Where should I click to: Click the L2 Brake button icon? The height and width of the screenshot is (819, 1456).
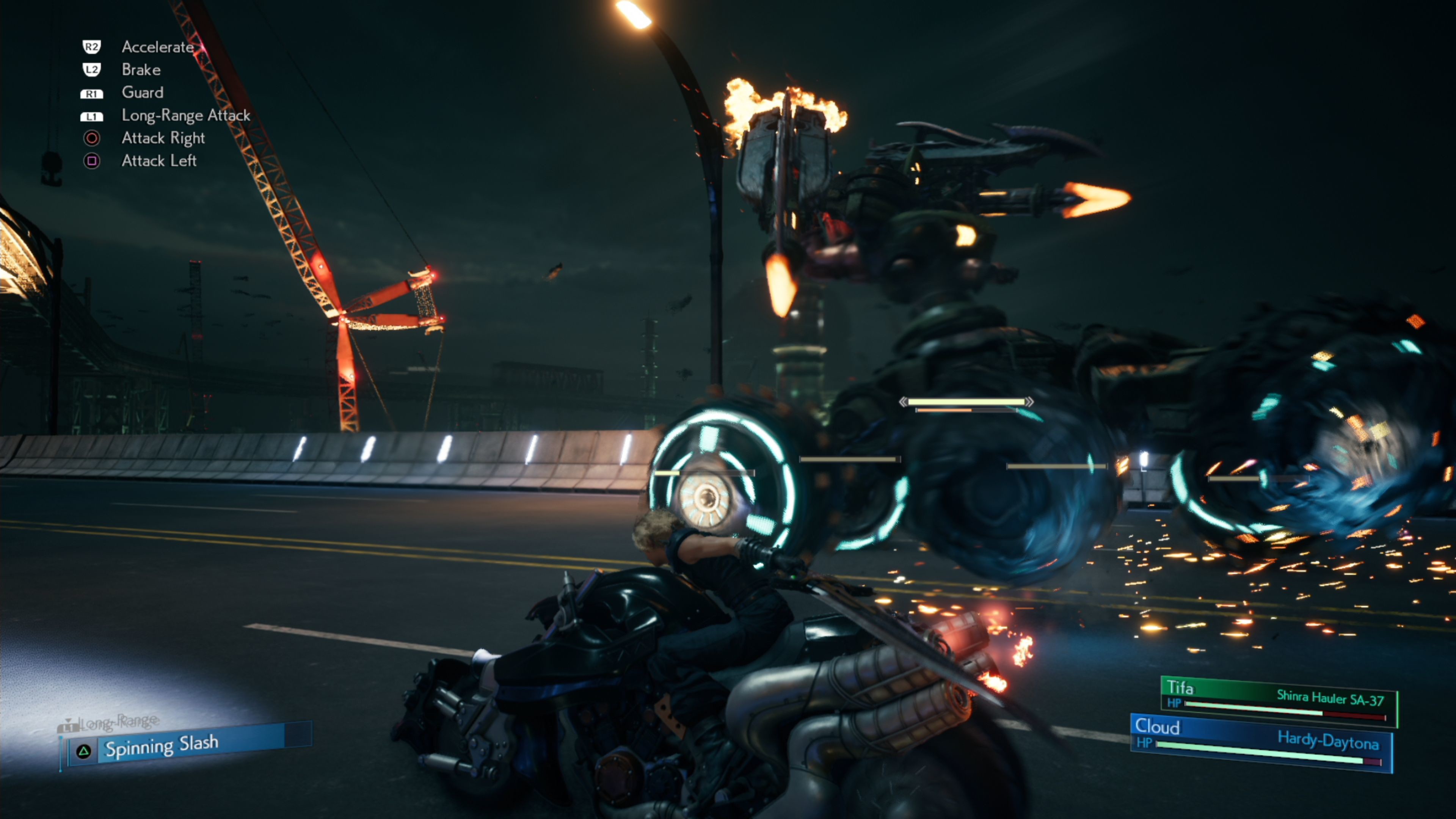pos(92,69)
